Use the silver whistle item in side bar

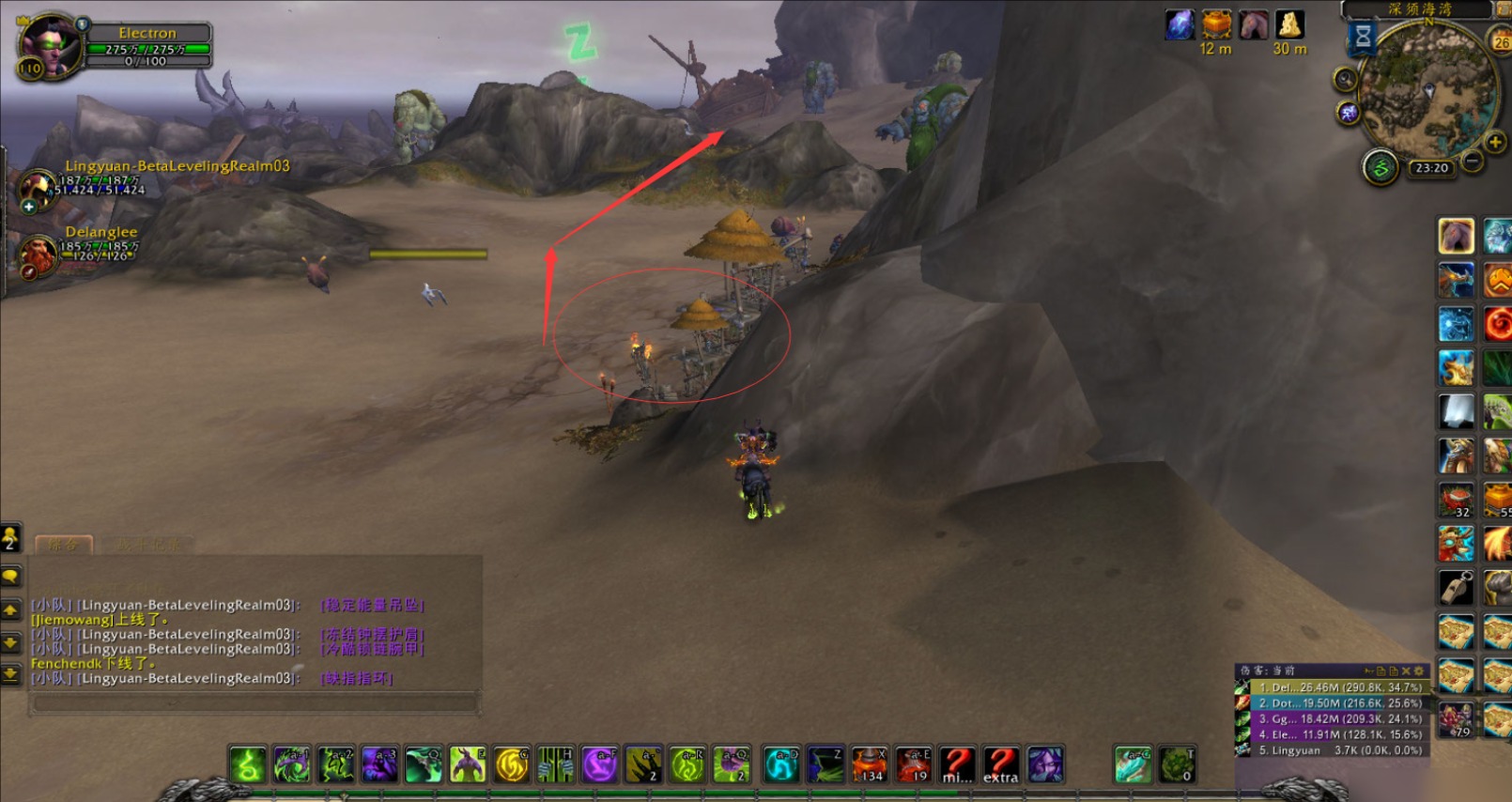coord(1457,588)
